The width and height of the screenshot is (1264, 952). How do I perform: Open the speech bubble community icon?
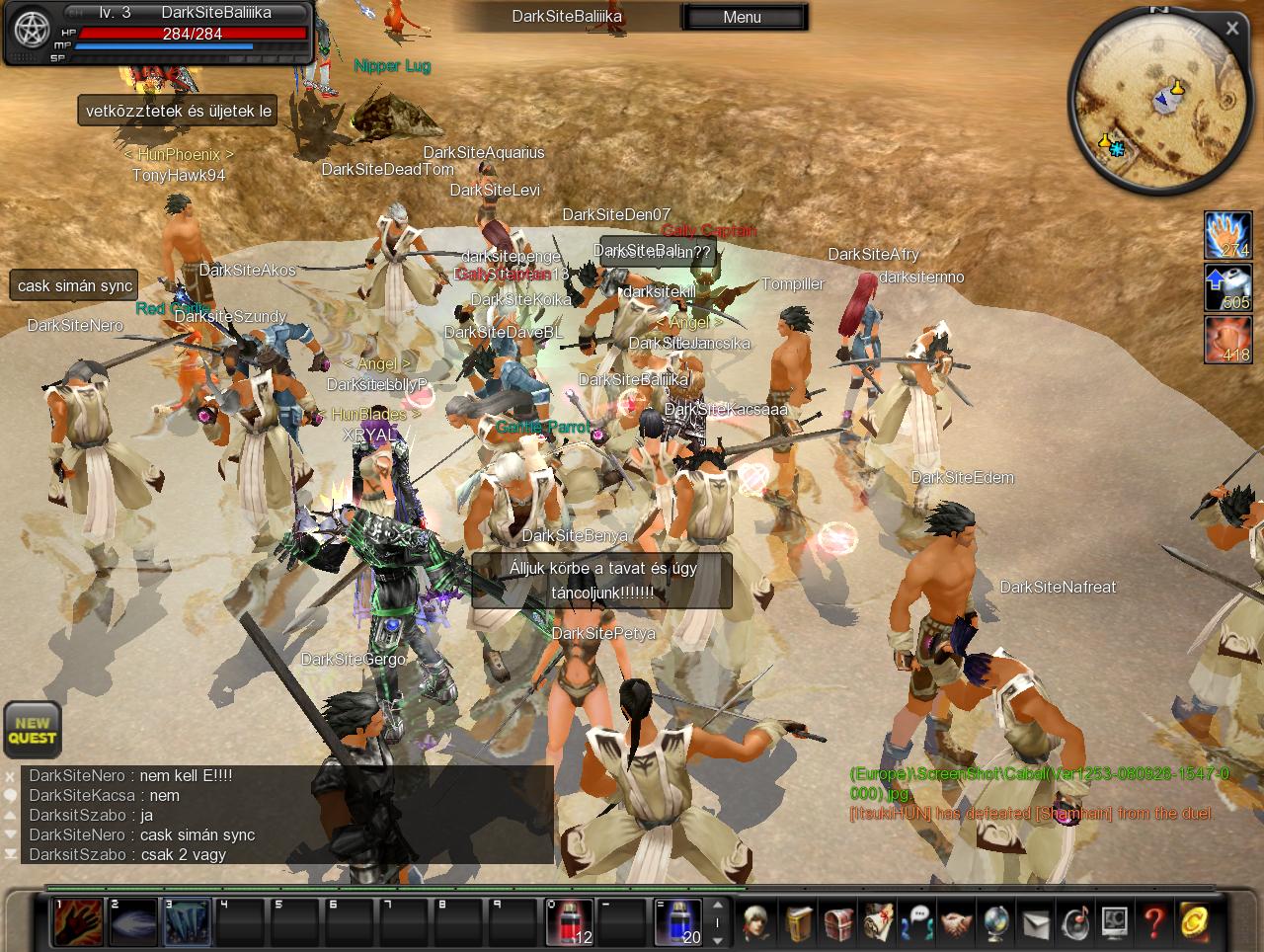917,922
